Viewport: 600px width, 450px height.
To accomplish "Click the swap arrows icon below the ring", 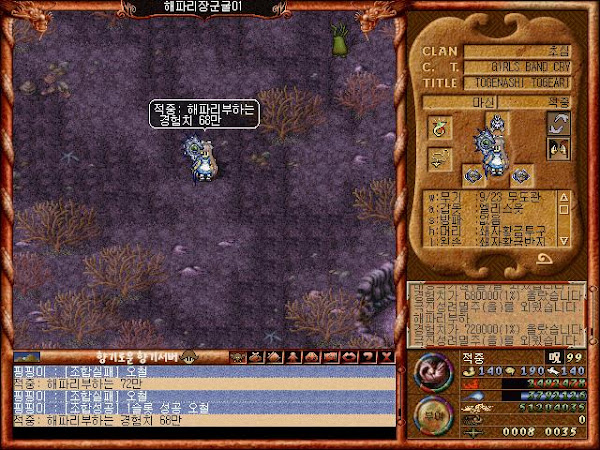I will coord(440,158).
